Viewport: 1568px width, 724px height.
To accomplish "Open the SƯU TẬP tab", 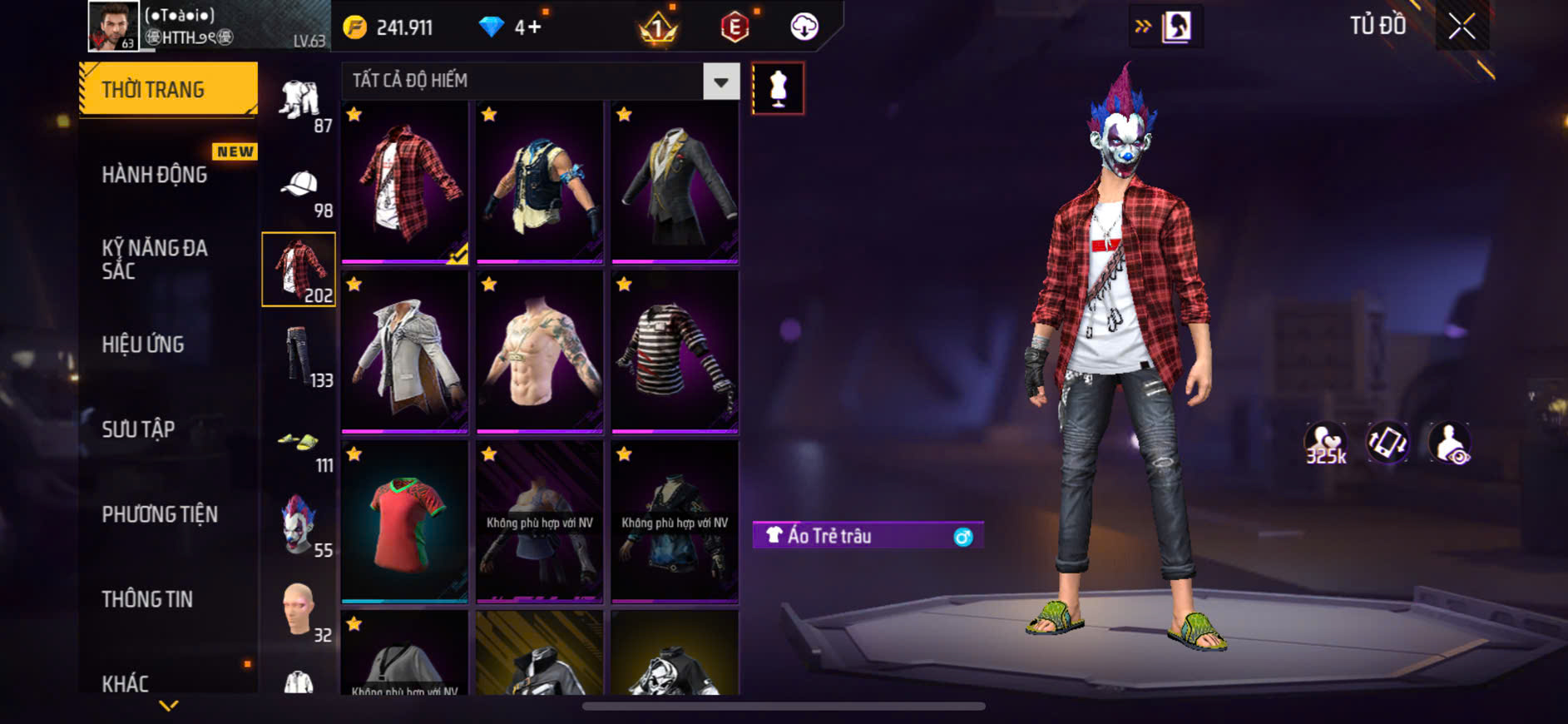I will coord(138,429).
